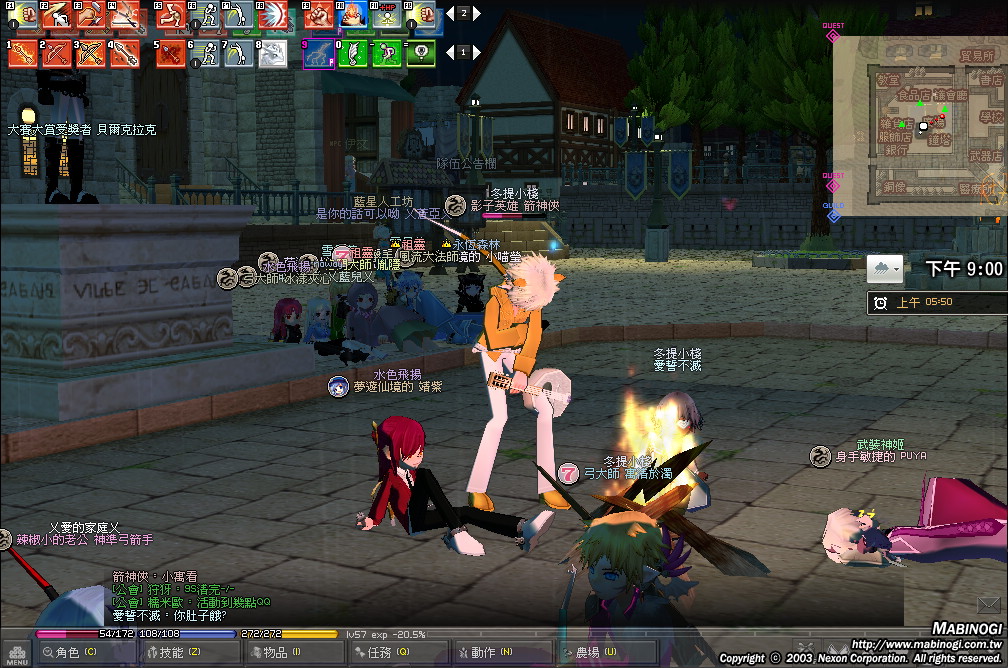This screenshot has height=668, width=1008.
Task: Open the weather dropdown with the rain cloud
Action: point(885,269)
